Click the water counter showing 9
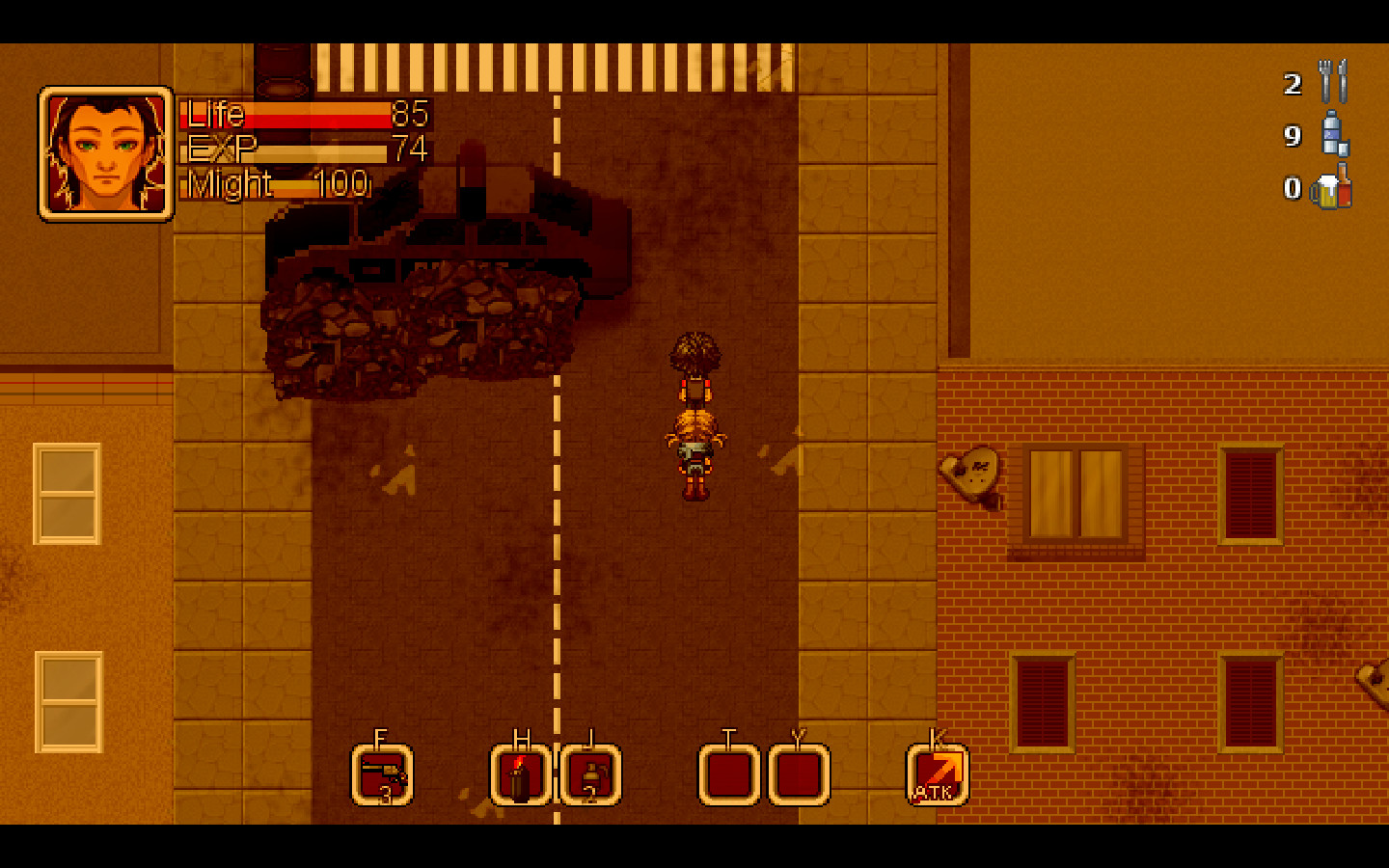The height and width of the screenshot is (868, 1389). [1293, 137]
